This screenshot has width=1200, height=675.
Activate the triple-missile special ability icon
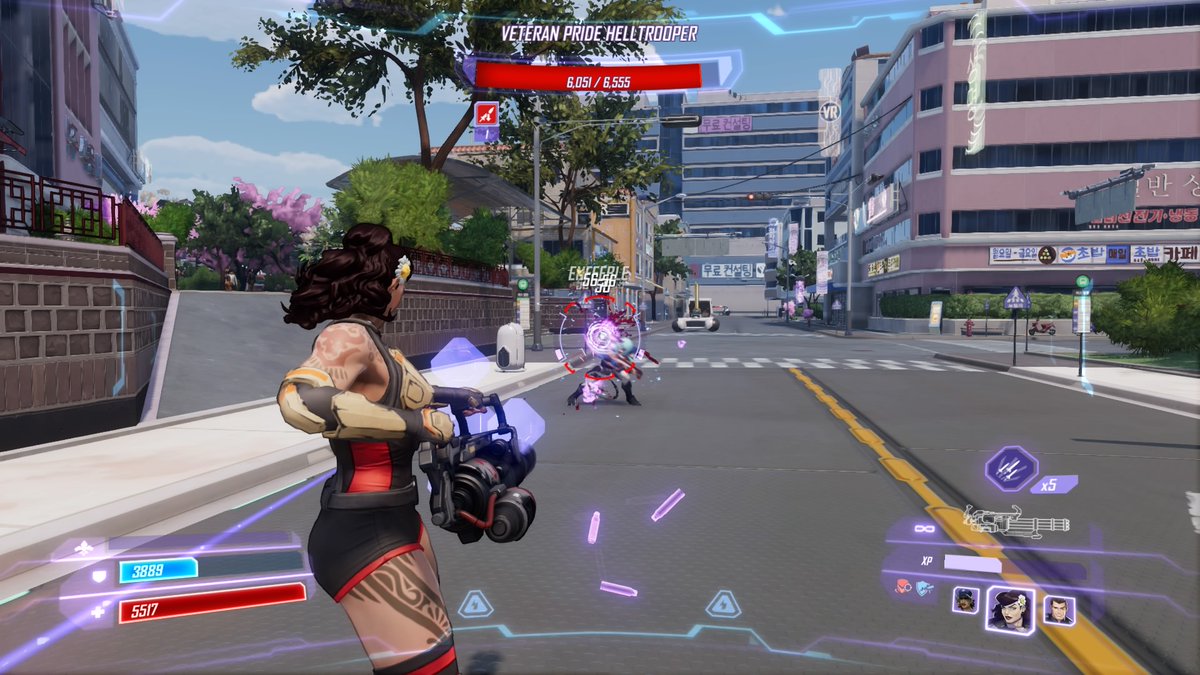1011,469
